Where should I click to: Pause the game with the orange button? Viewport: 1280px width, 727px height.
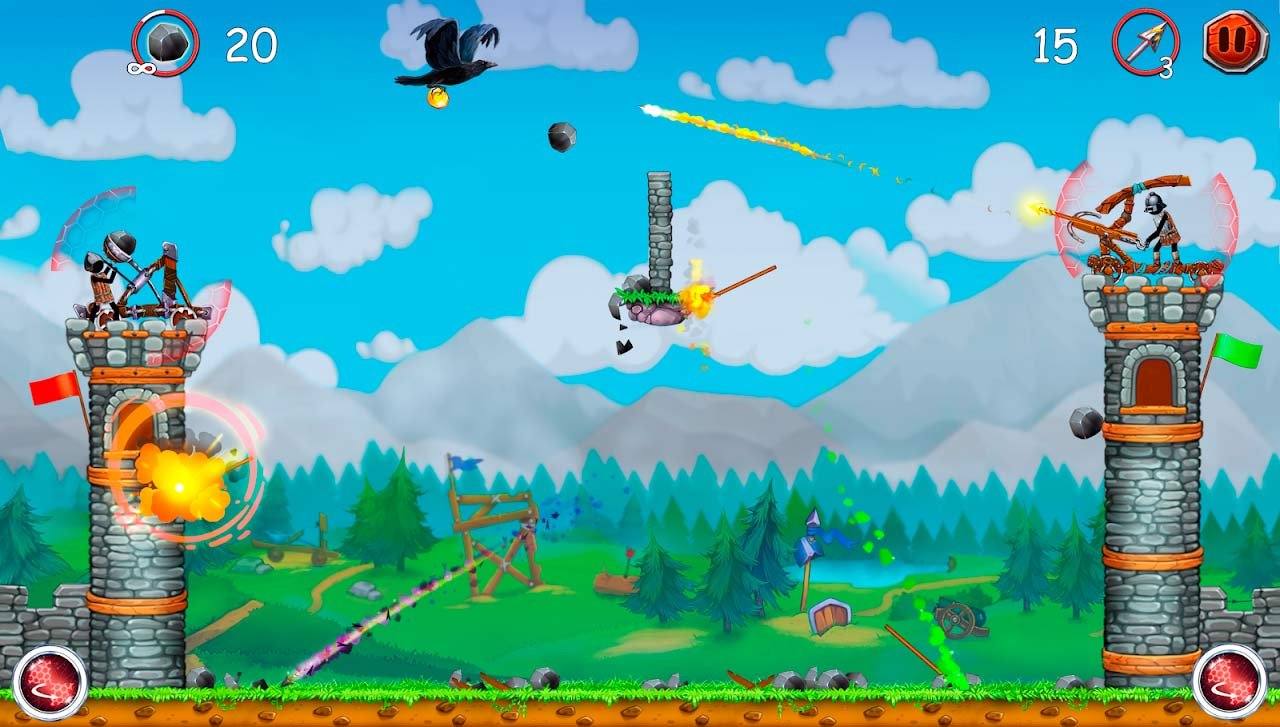[x=1235, y=42]
